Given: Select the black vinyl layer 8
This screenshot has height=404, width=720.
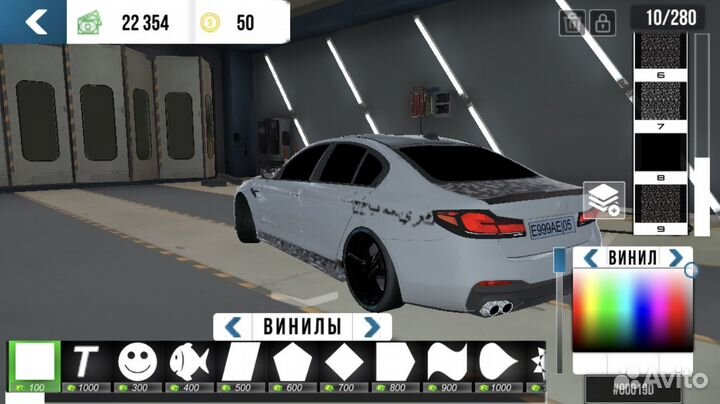Looking at the screenshot, I should [x=661, y=155].
